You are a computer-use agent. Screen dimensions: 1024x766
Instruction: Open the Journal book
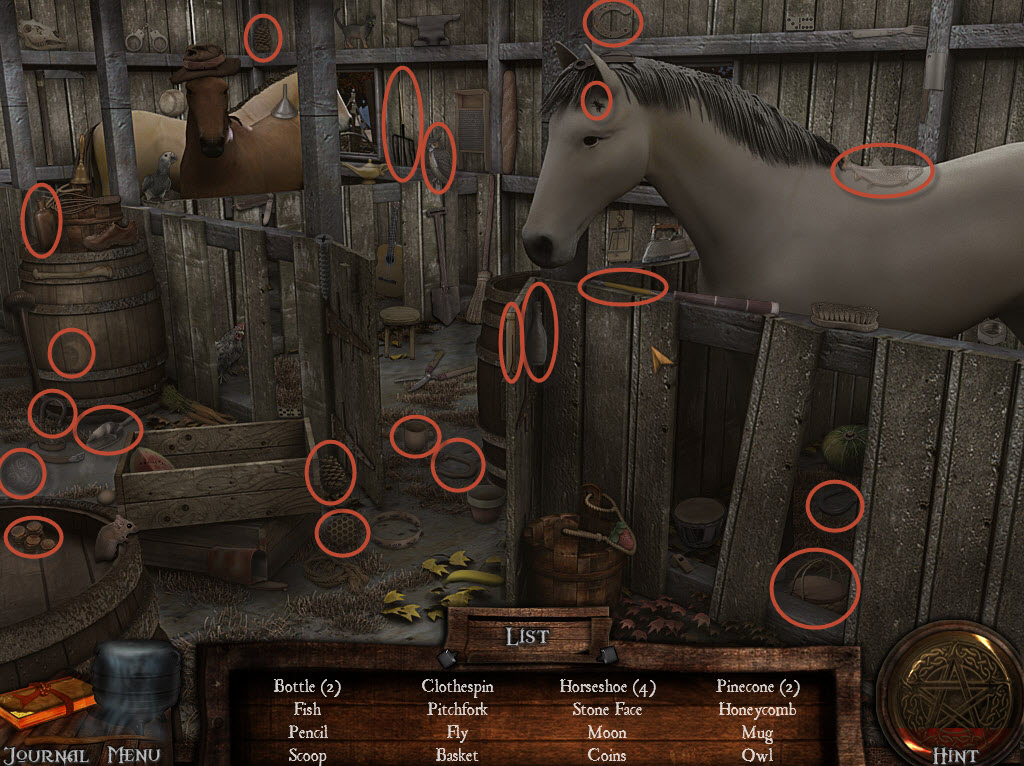(46, 705)
